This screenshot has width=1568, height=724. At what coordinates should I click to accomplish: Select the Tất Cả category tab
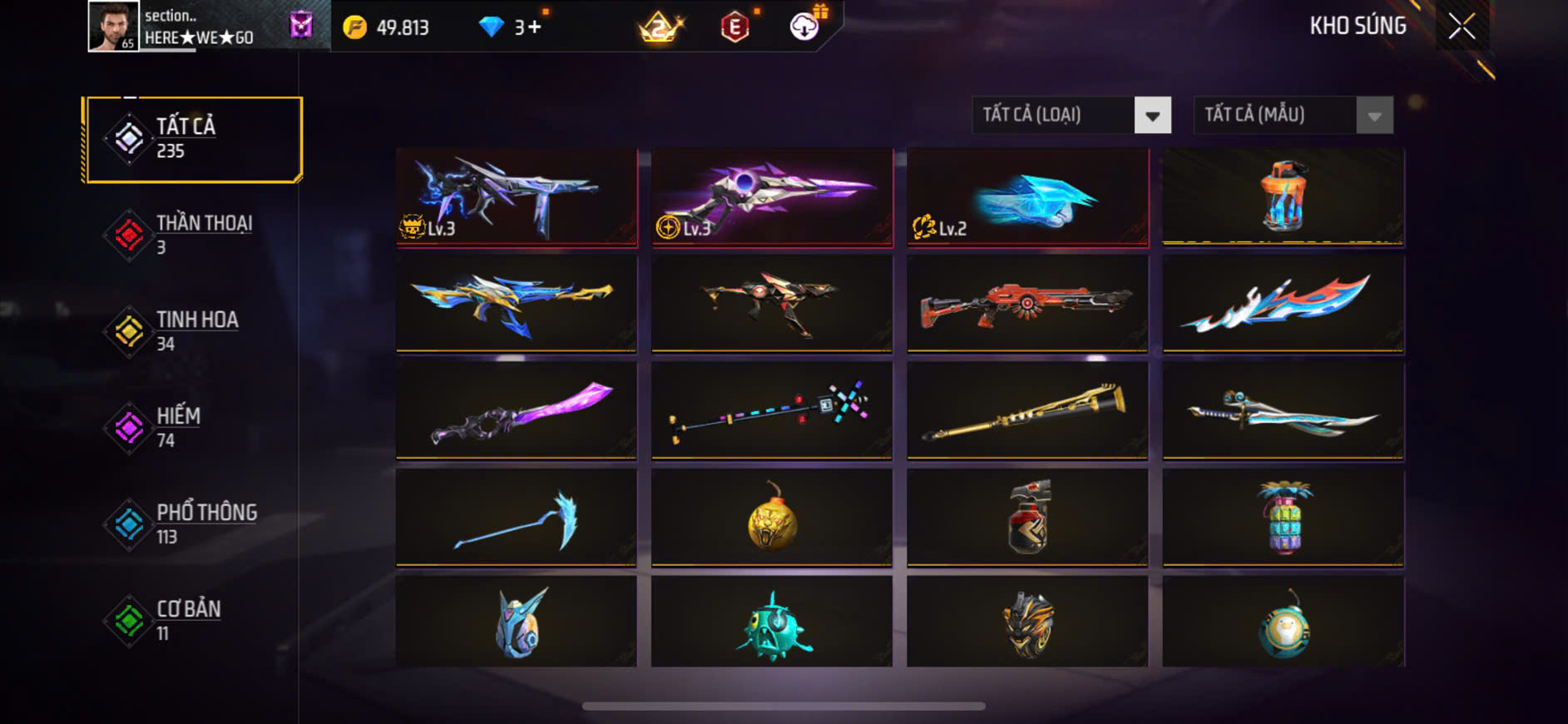(193, 139)
